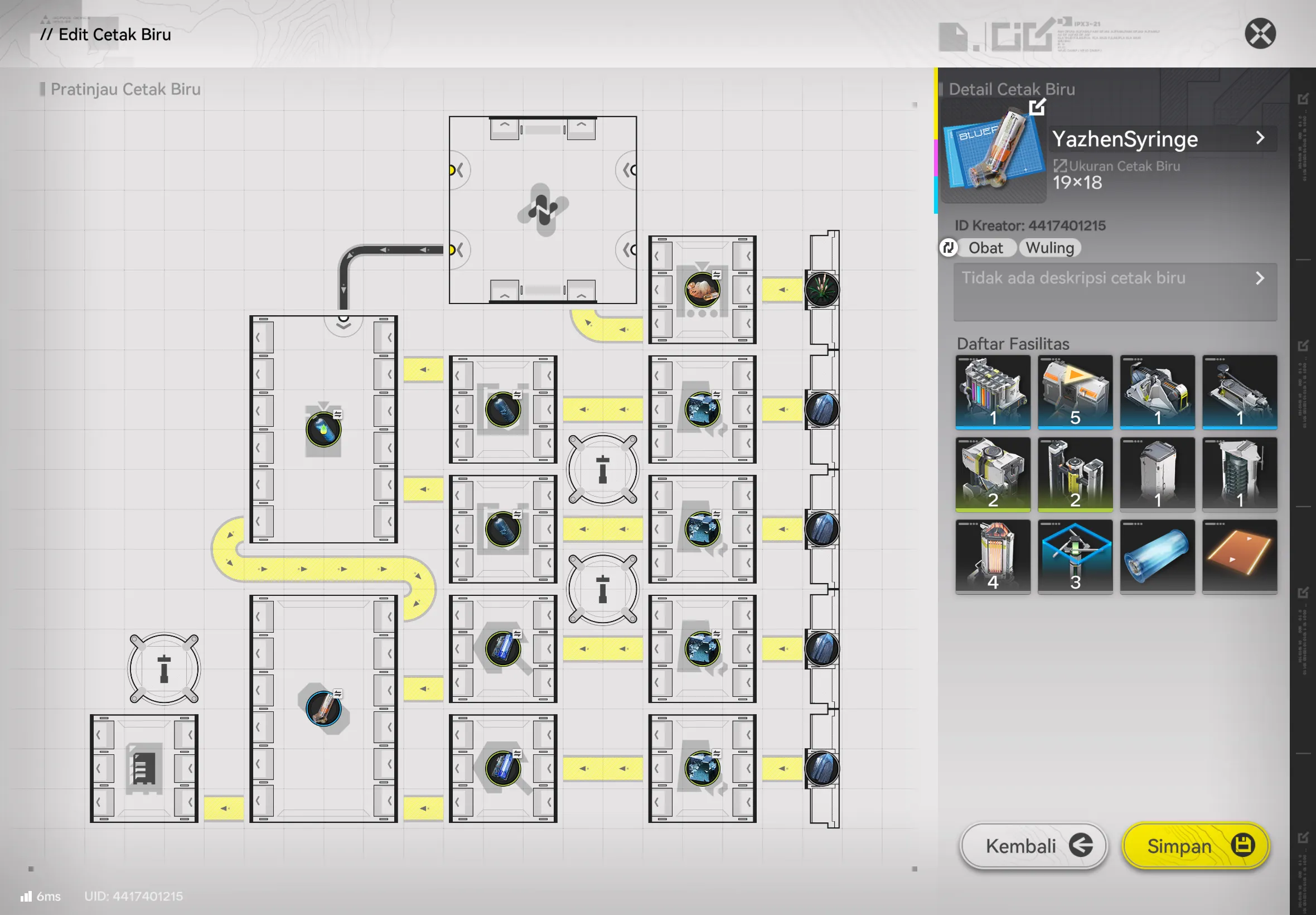This screenshot has width=1316, height=915.
Task: Close the Edit Cetak Biru screen
Action: click(1259, 34)
